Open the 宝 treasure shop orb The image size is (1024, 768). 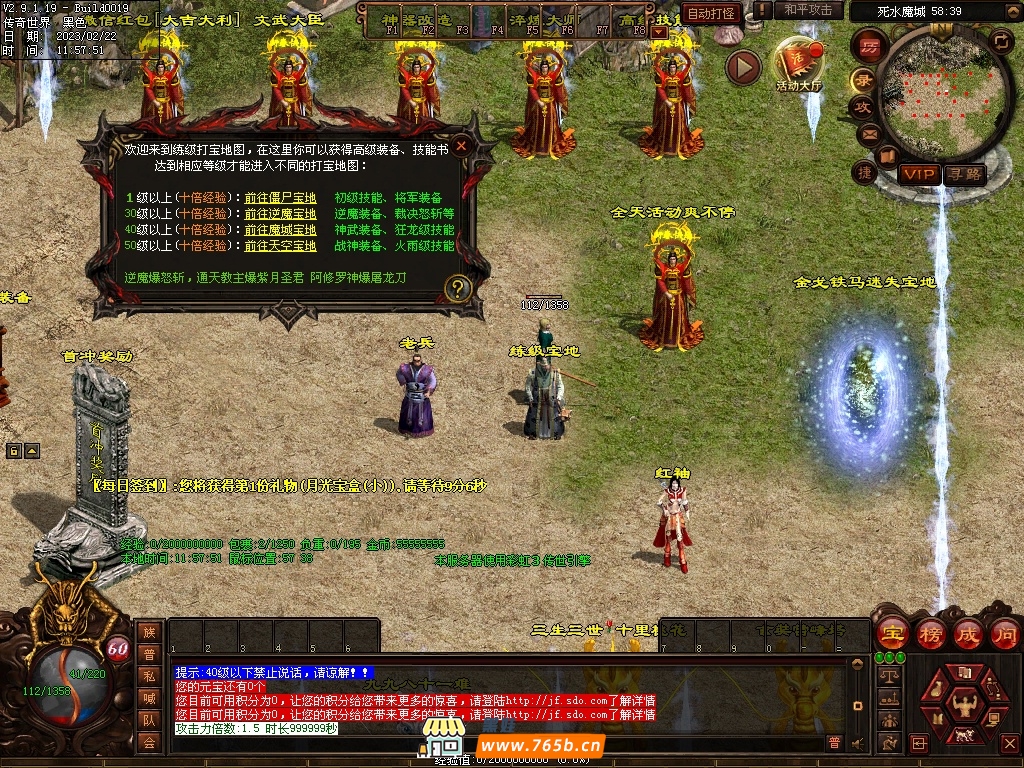(x=892, y=634)
